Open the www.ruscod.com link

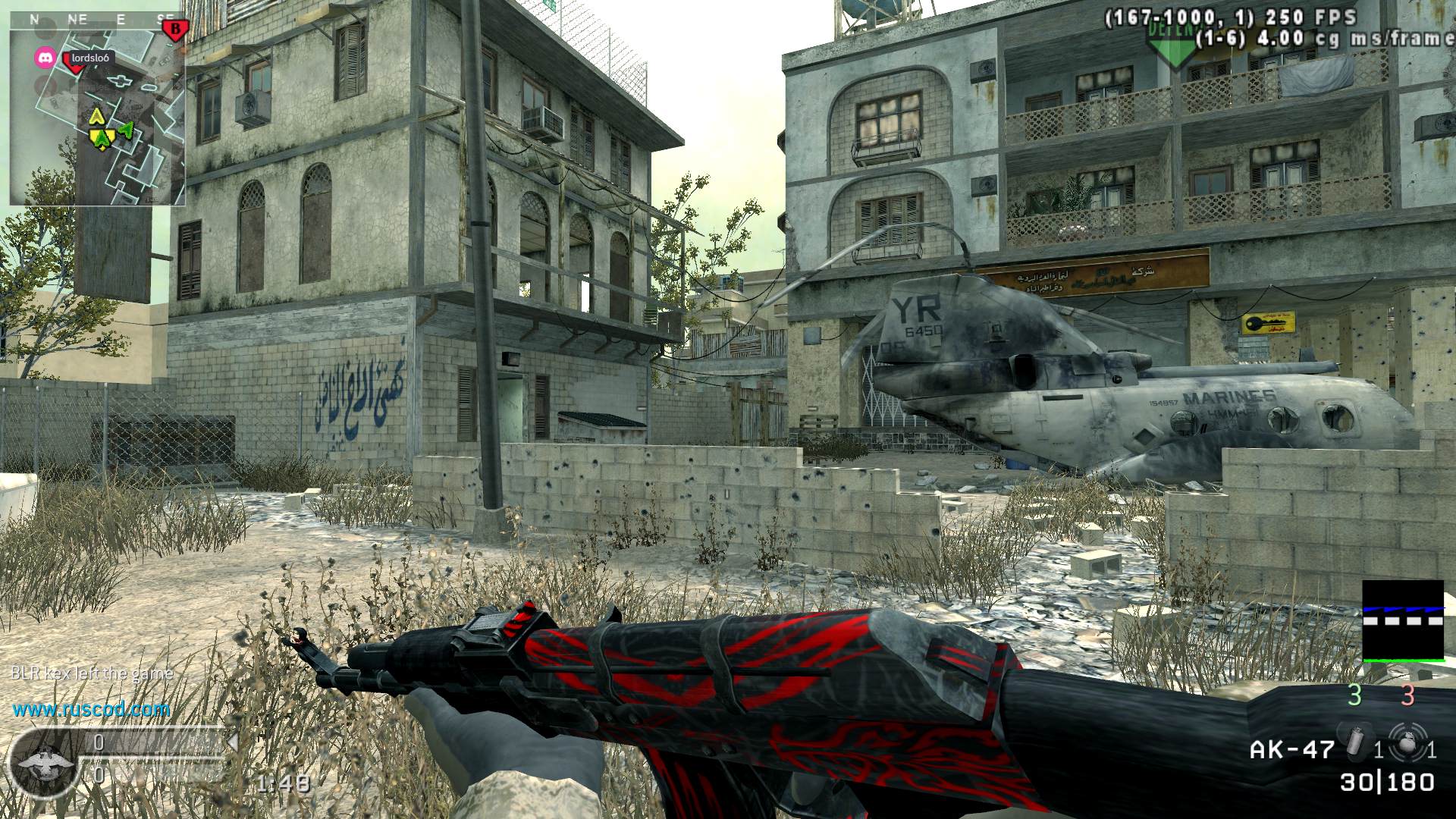point(91,710)
